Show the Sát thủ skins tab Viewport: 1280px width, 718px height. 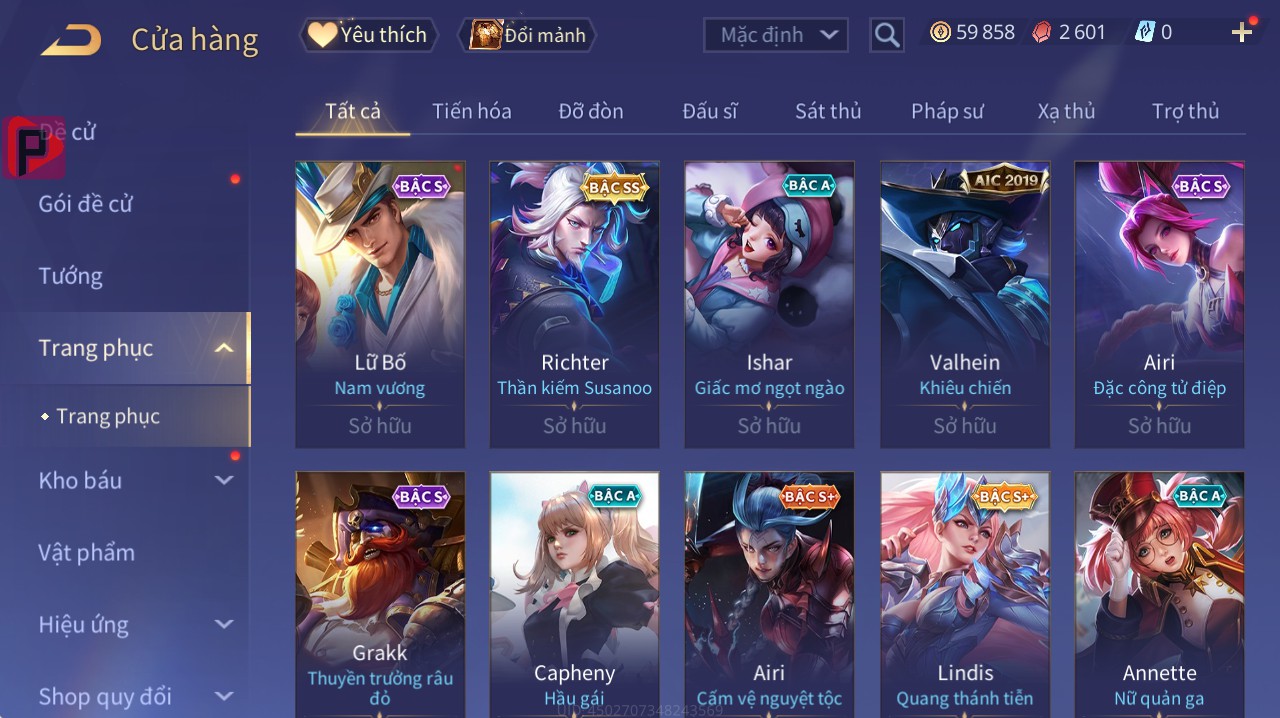(x=827, y=111)
